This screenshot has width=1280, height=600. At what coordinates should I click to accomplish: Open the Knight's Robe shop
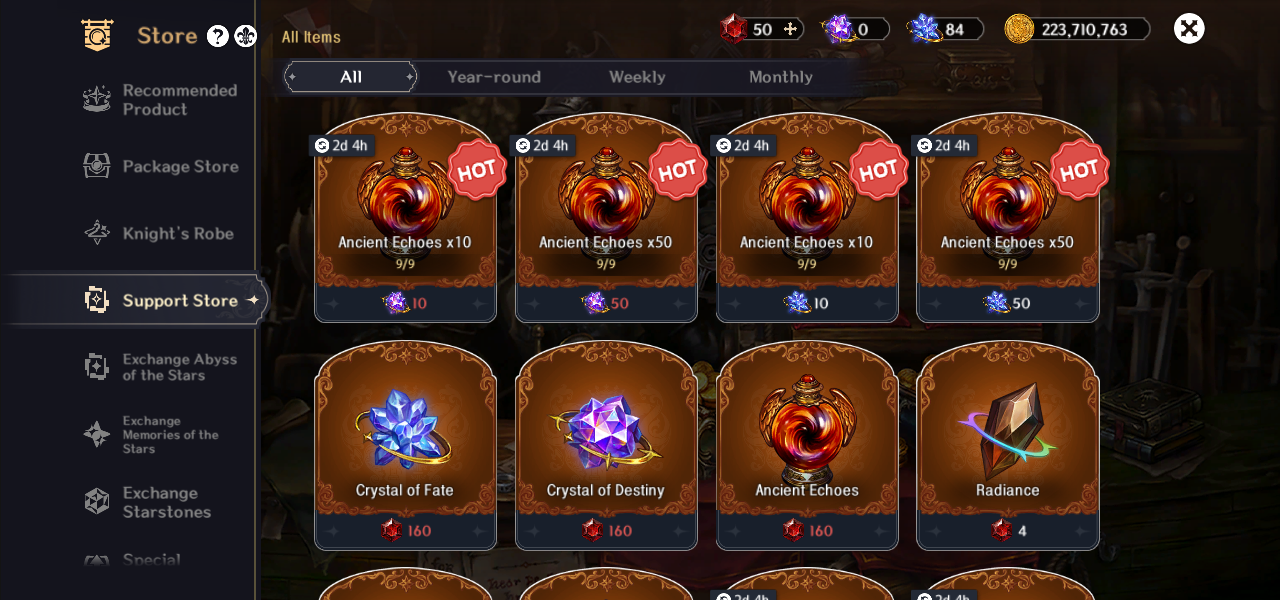point(160,234)
